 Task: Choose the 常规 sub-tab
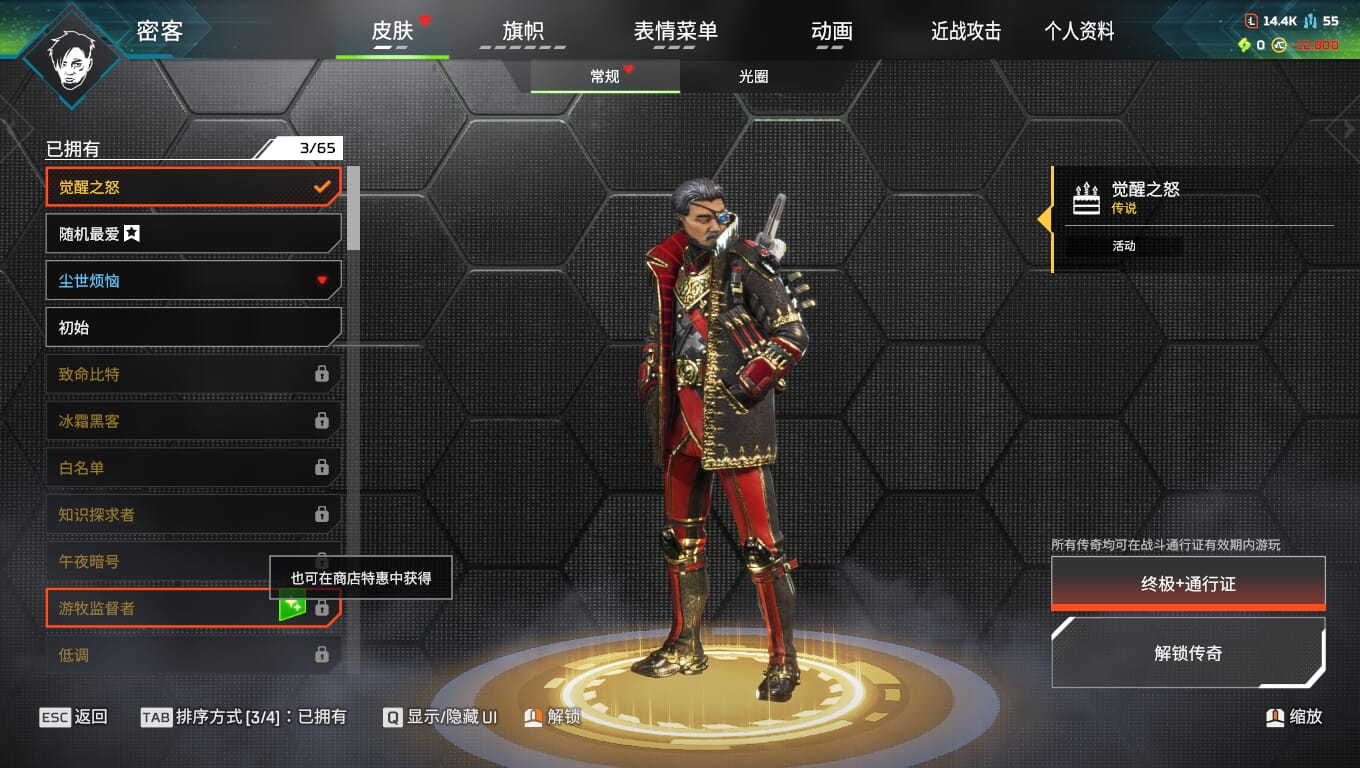(x=605, y=77)
